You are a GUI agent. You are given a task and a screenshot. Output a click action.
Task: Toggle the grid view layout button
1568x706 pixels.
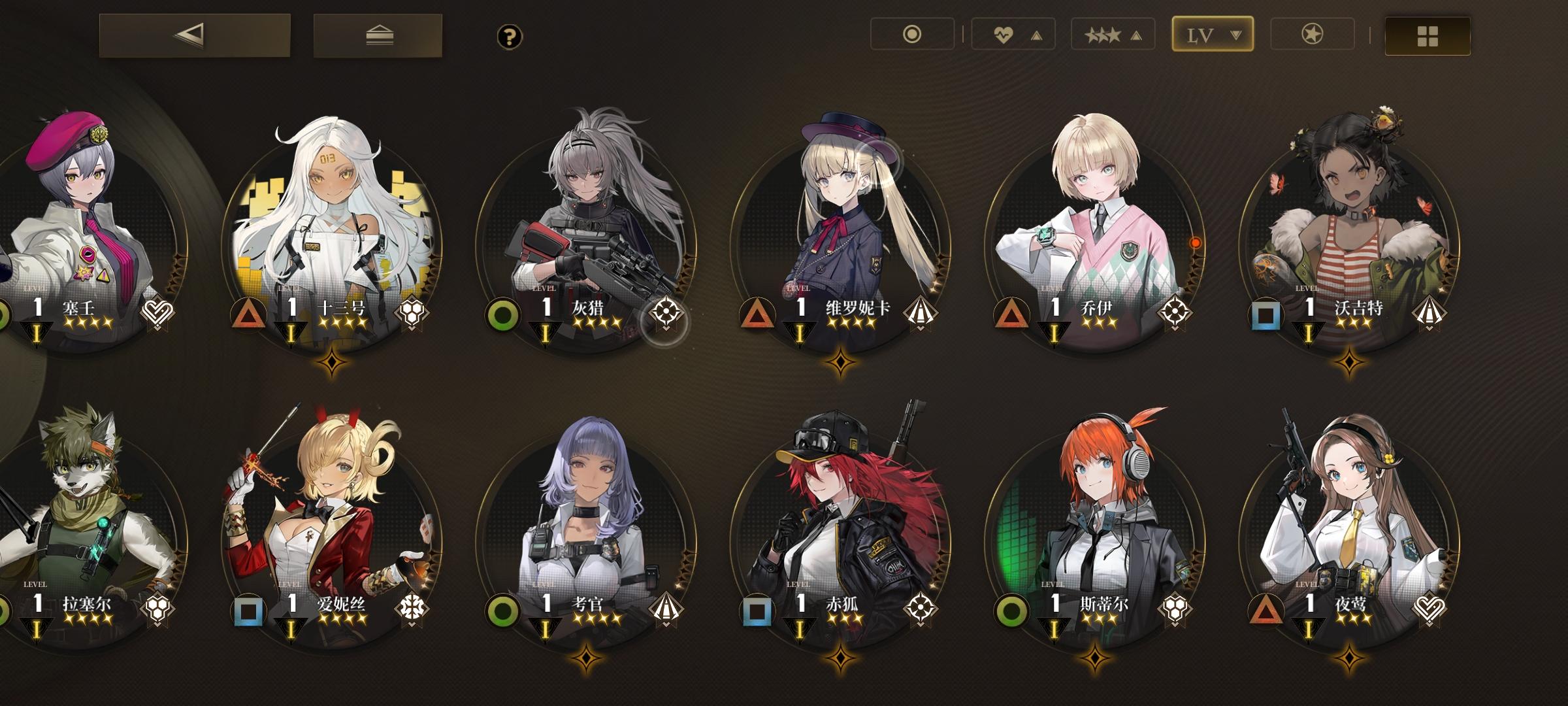click(1428, 36)
